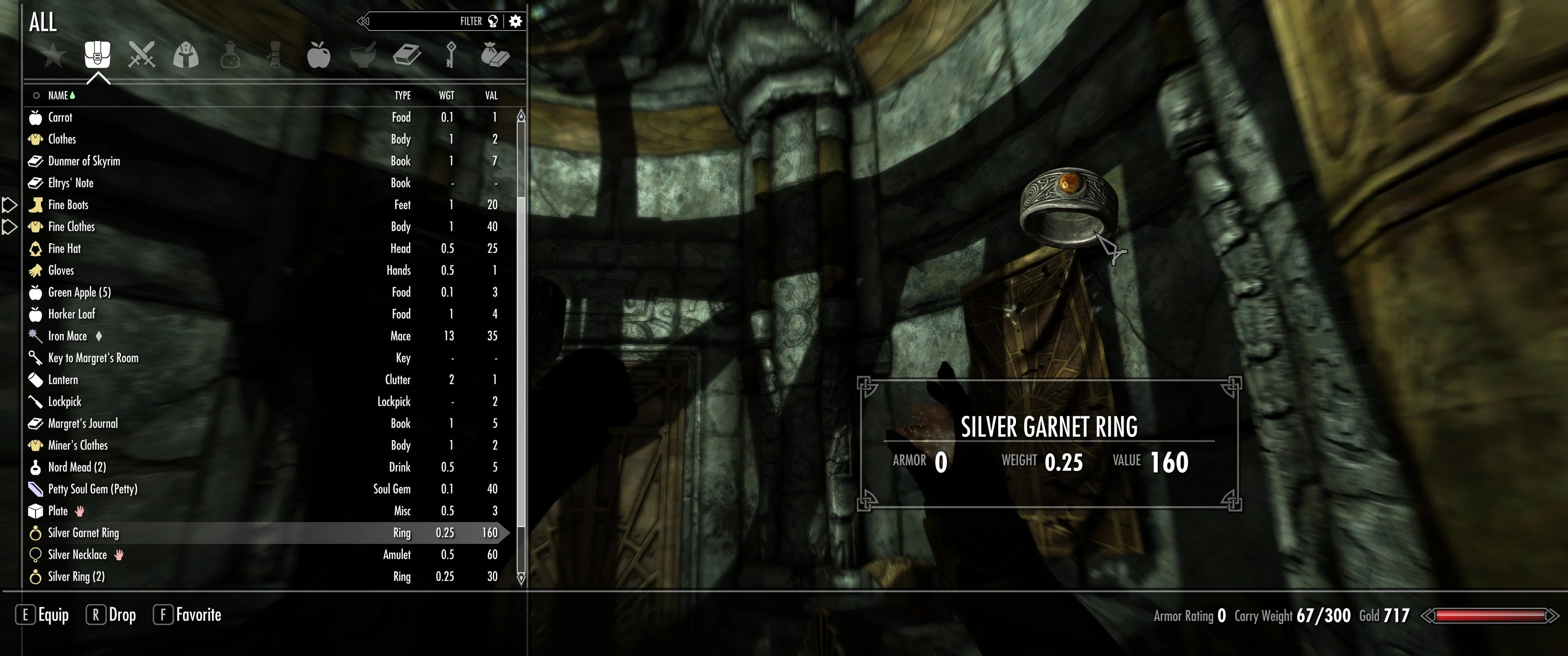
Task: Select the Silver Necklace entry
Action: [x=77, y=555]
